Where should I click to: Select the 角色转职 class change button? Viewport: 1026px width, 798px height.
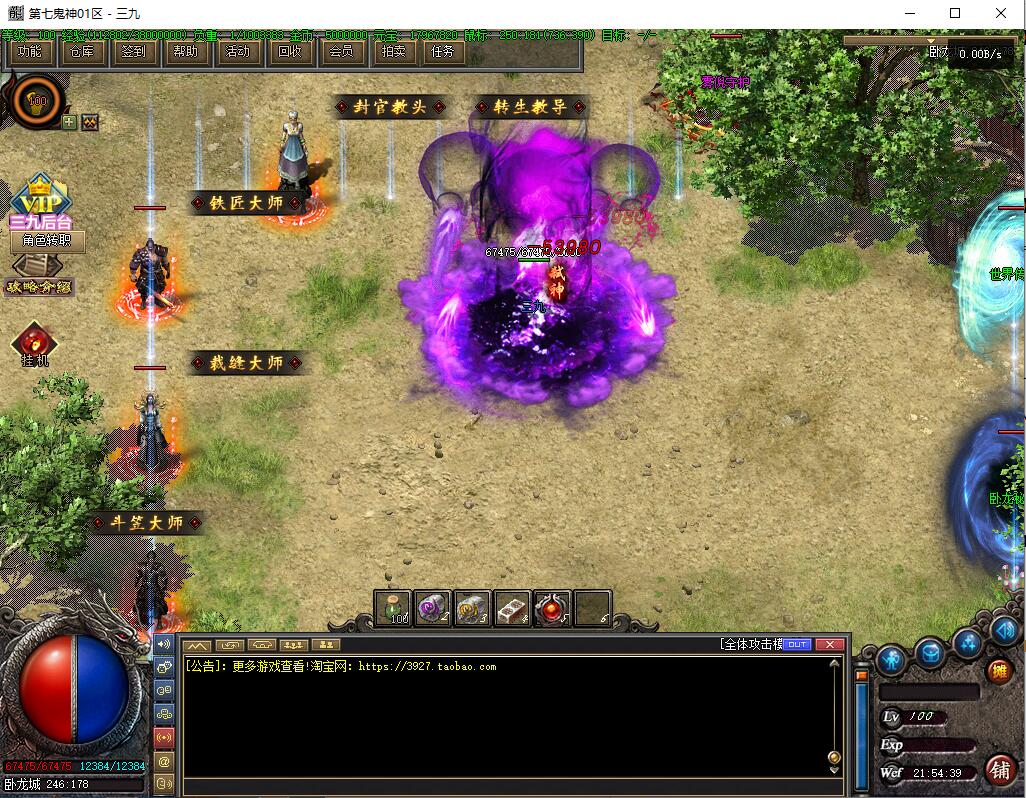click(x=47, y=241)
